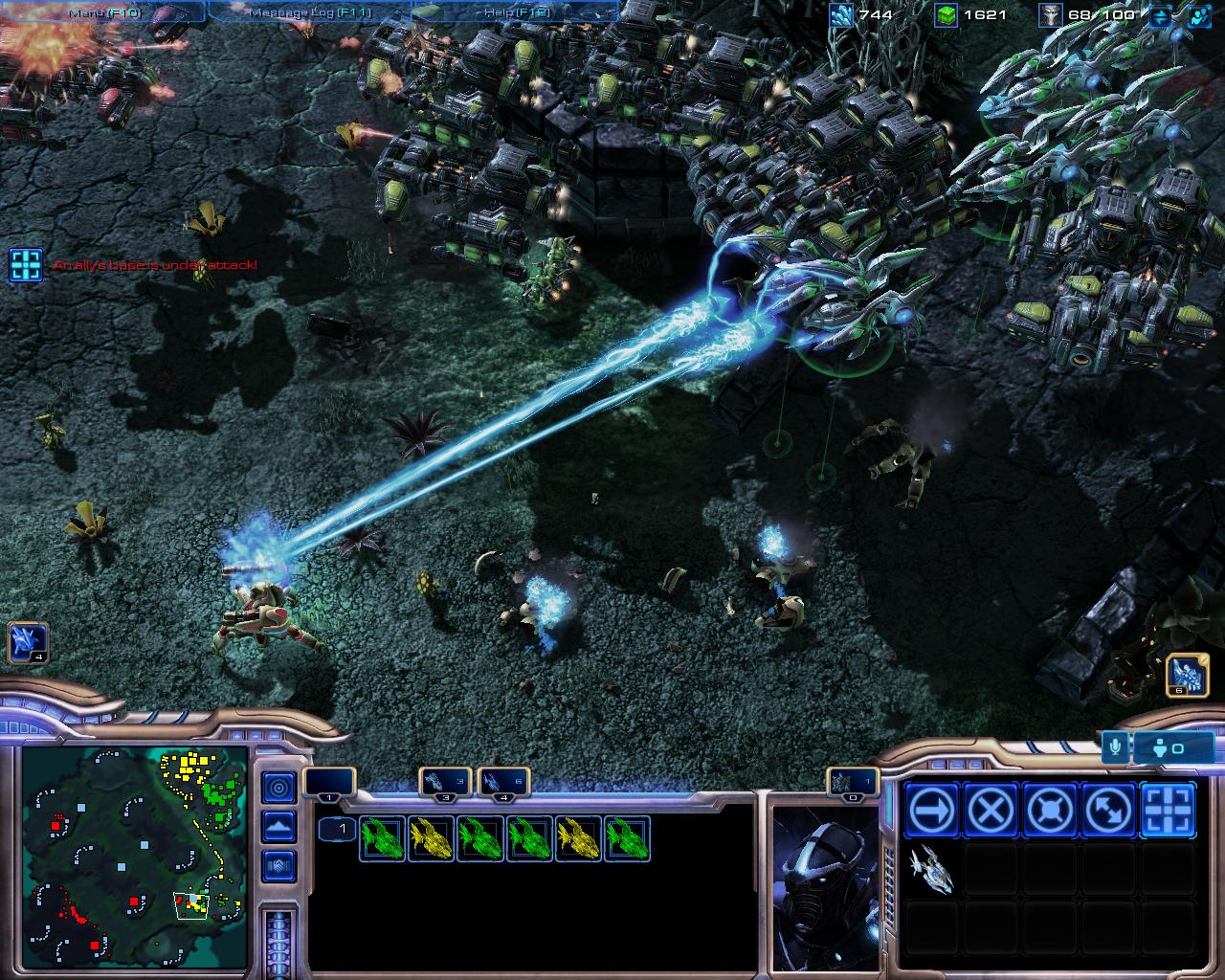The width and height of the screenshot is (1225, 980).
Task: Select the idle warp gate button showing 6
Action: (1188, 675)
